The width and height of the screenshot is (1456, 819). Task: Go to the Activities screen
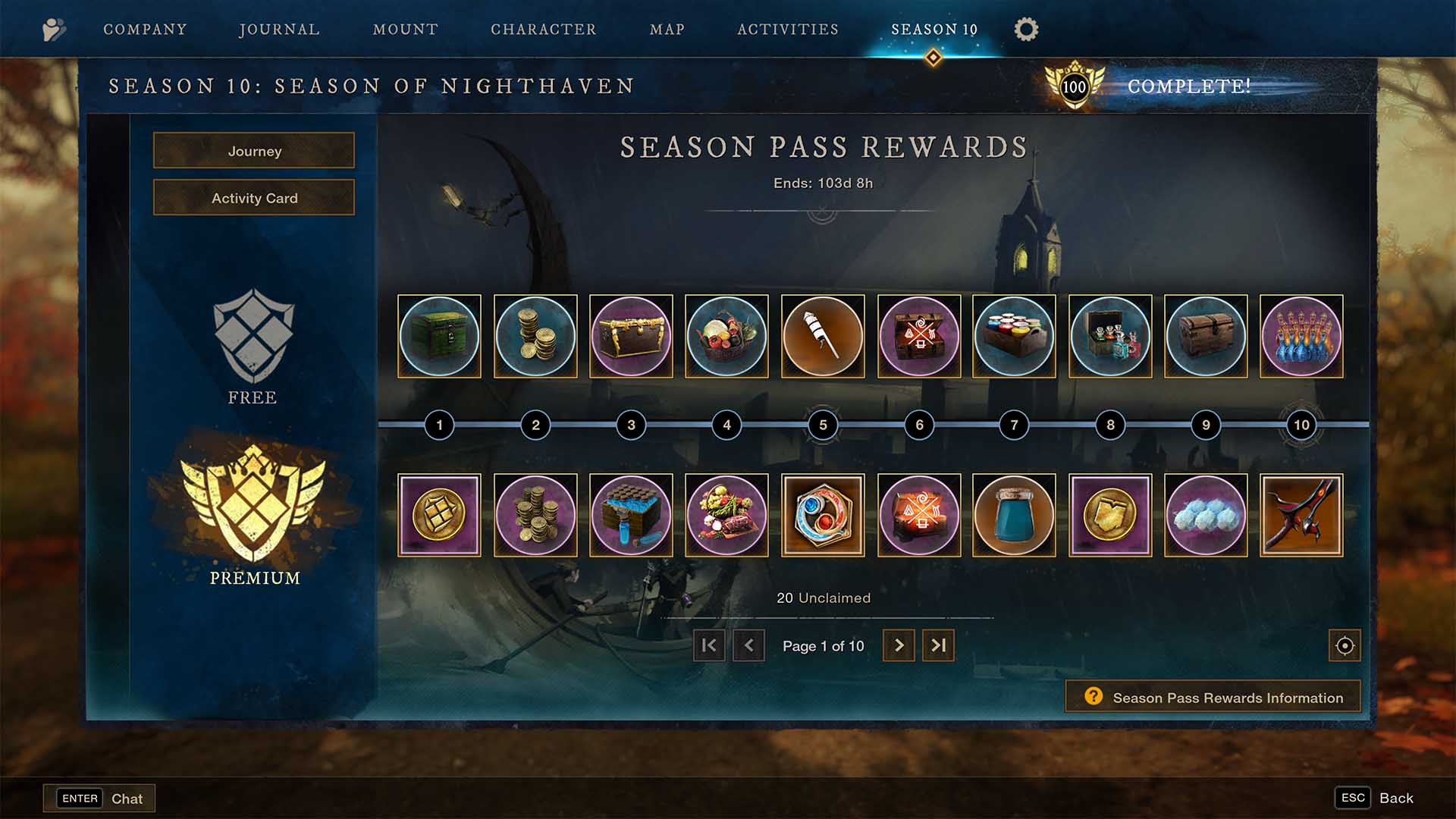(787, 29)
